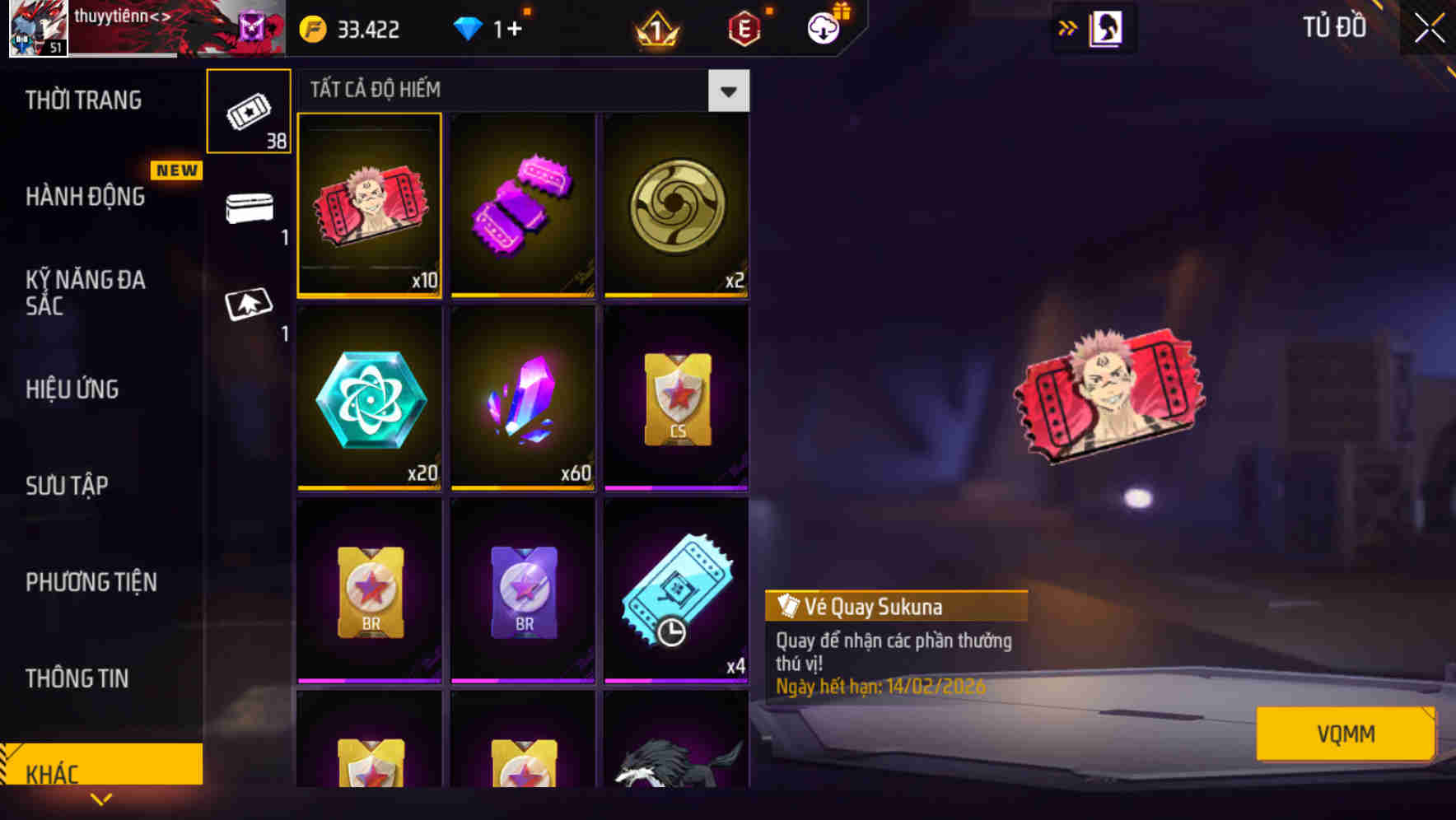The width and height of the screenshot is (1456, 820).
Task: Click the down chevron below KHÁC
Action: pyautogui.click(x=100, y=799)
